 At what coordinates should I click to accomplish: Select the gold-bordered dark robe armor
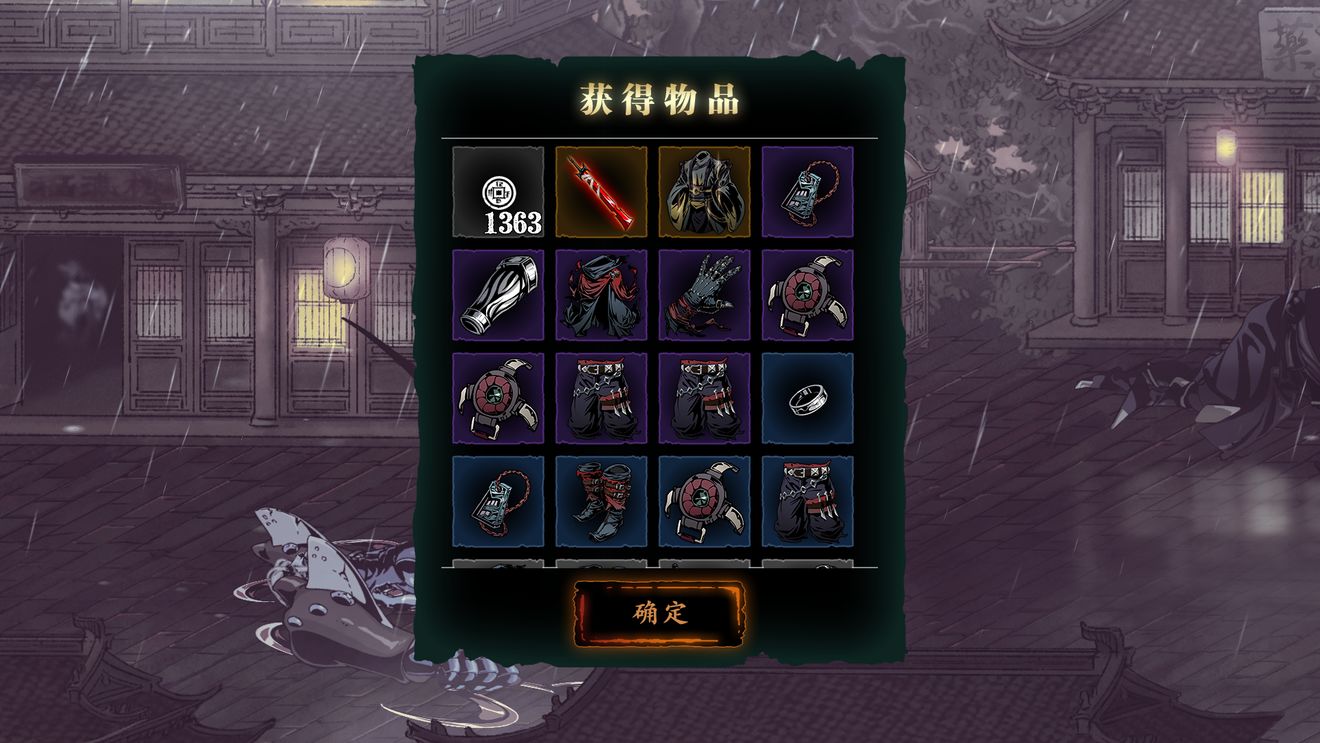706,192
